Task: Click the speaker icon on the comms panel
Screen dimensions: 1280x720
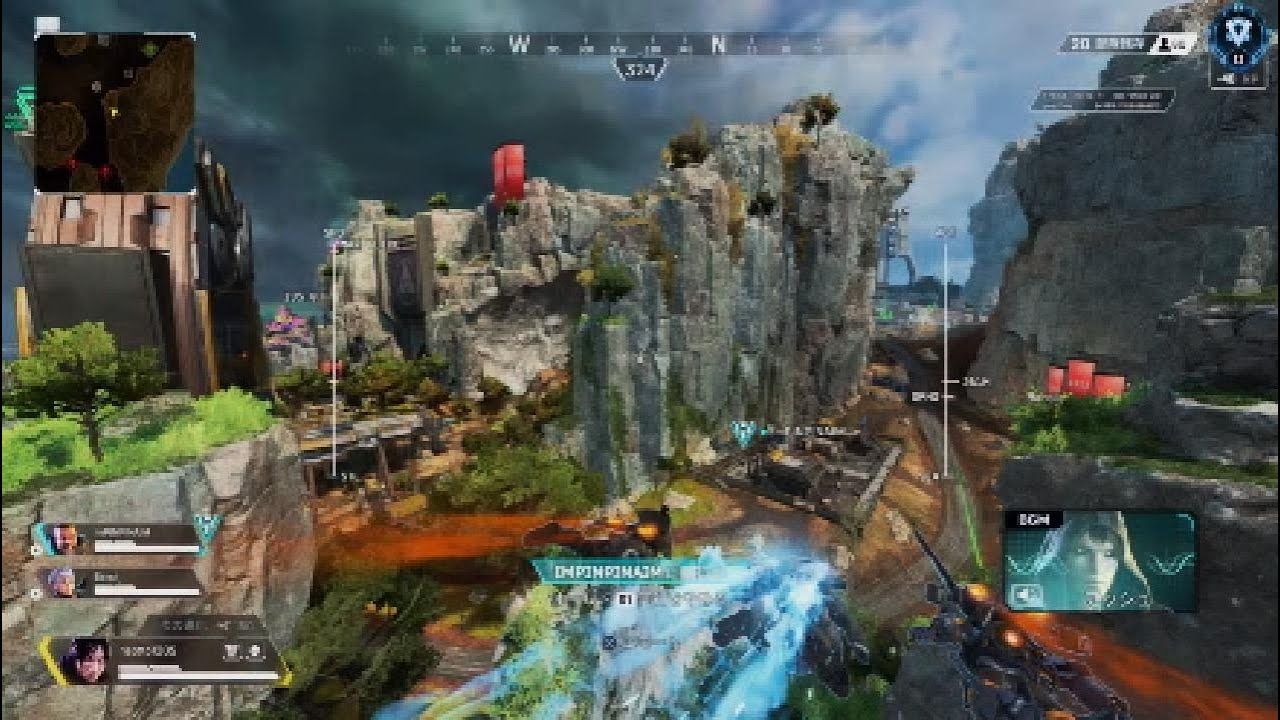Action: (x=1026, y=594)
